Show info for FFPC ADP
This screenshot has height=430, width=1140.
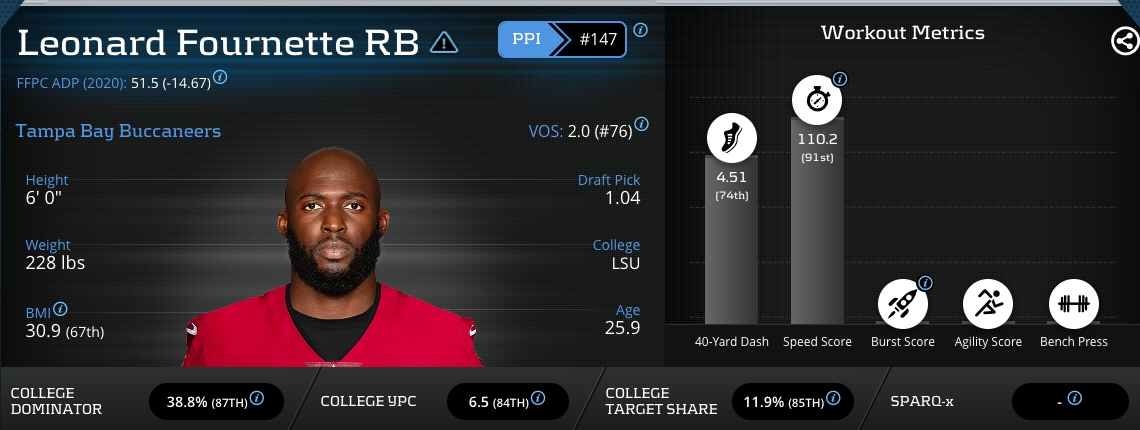pyautogui.click(x=220, y=77)
